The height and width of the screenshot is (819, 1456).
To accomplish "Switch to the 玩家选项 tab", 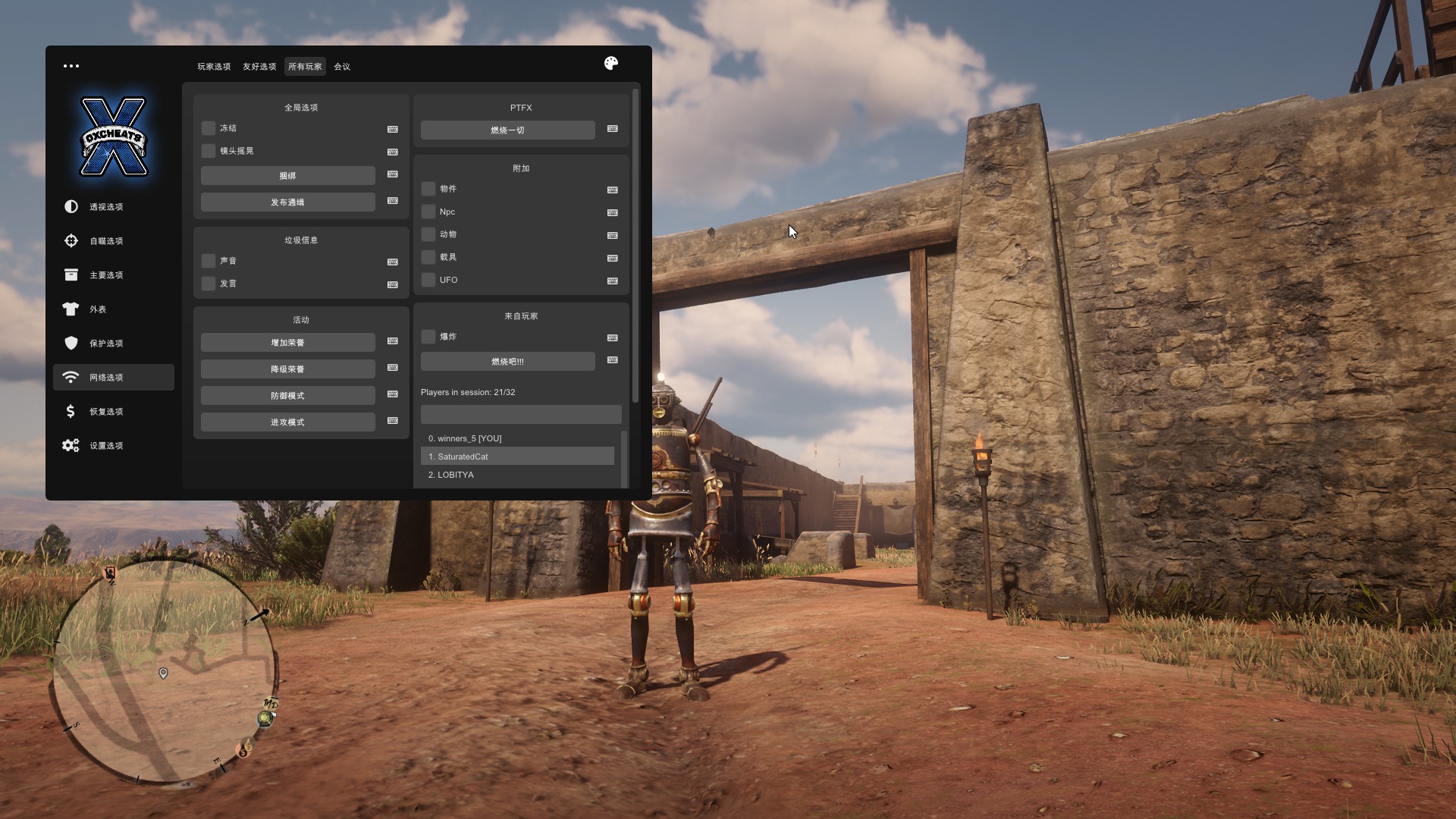I will (214, 67).
